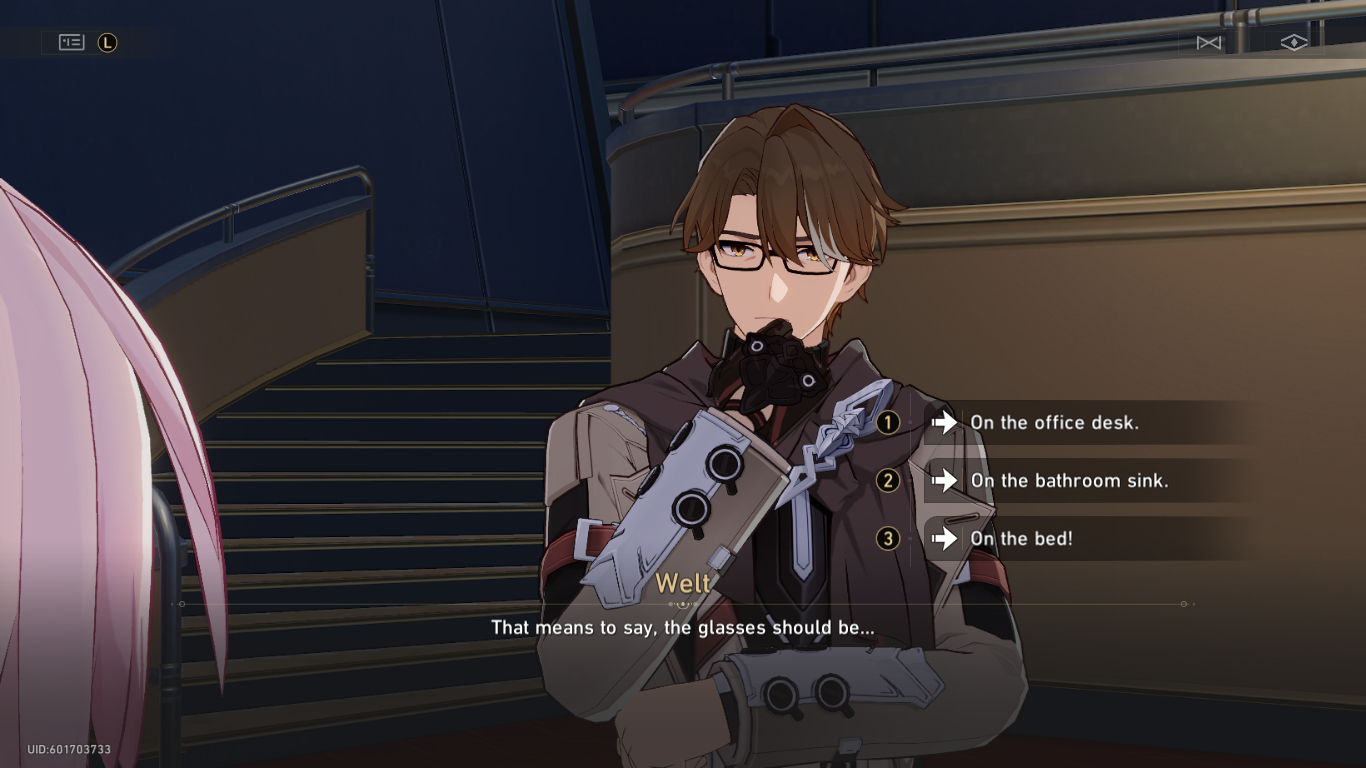Choose "On the office desk." reply
The image size is (1366, 768).
1054,423
